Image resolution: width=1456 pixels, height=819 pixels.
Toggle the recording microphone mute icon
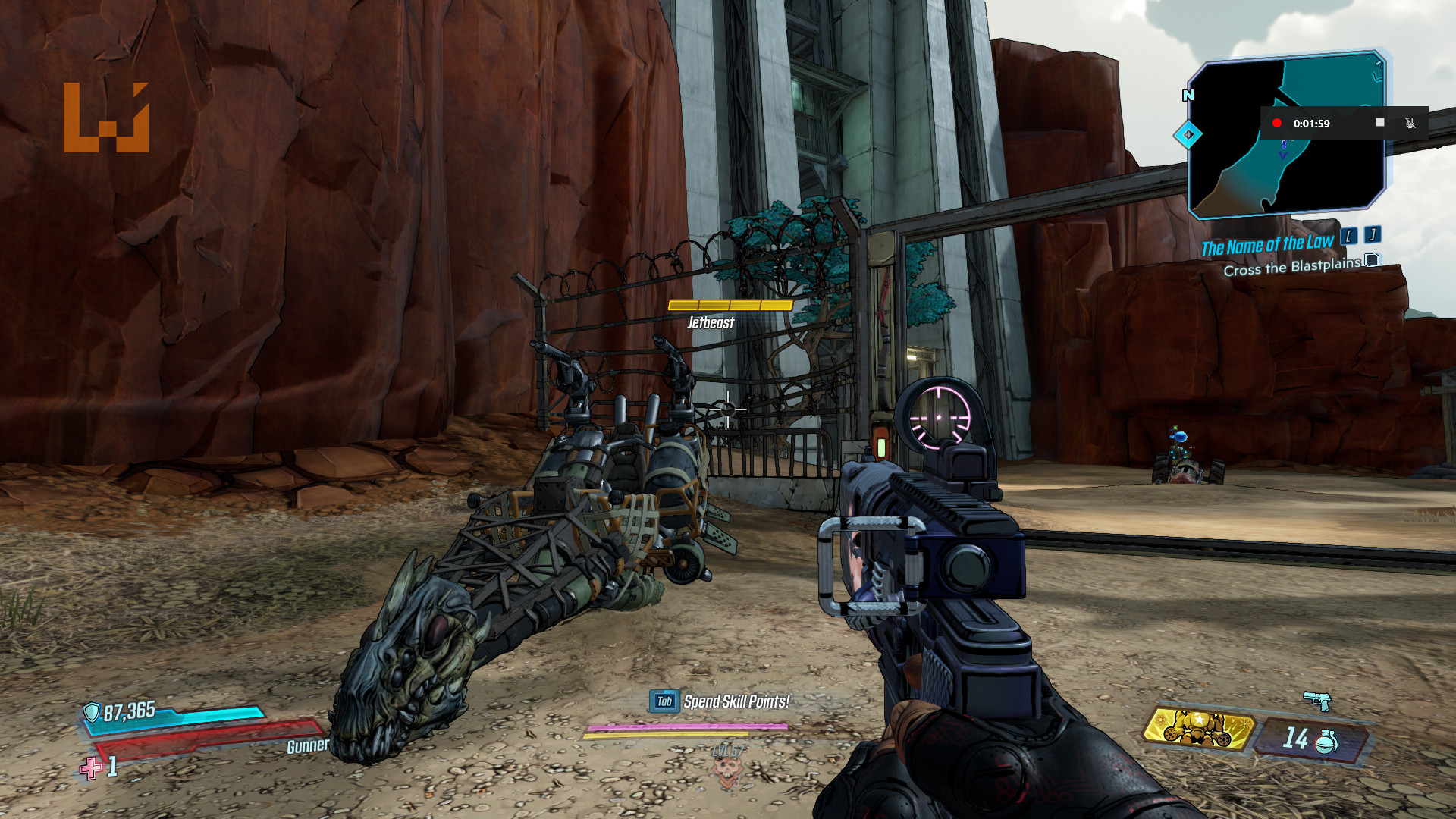point(1410,123)
